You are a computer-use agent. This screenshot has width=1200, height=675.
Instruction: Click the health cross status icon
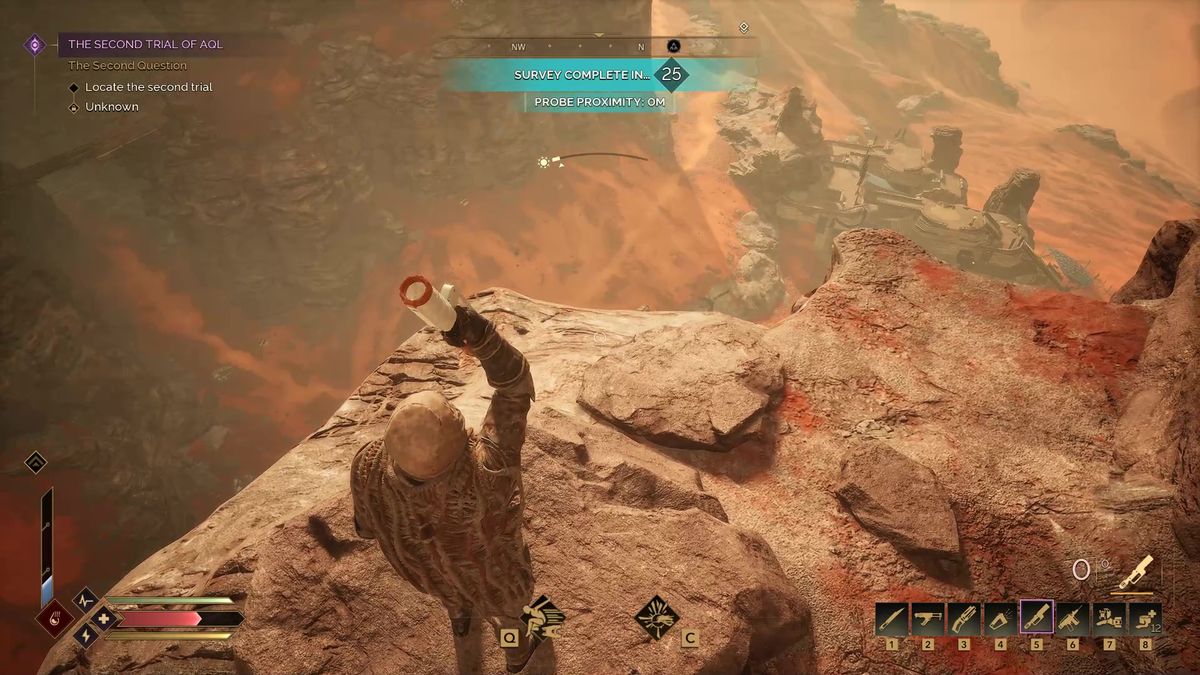coord(103,618)
